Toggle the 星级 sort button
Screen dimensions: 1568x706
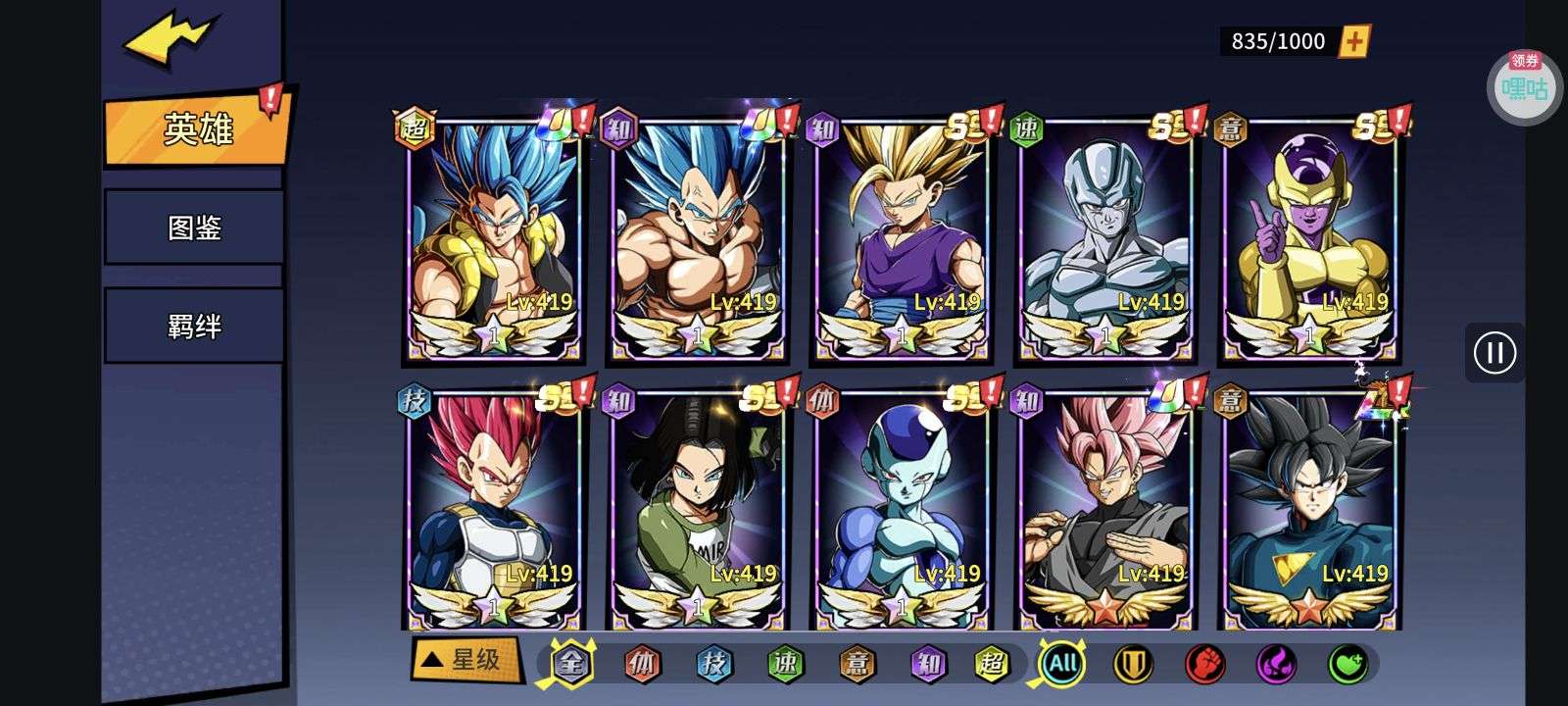tap(465, 660)
